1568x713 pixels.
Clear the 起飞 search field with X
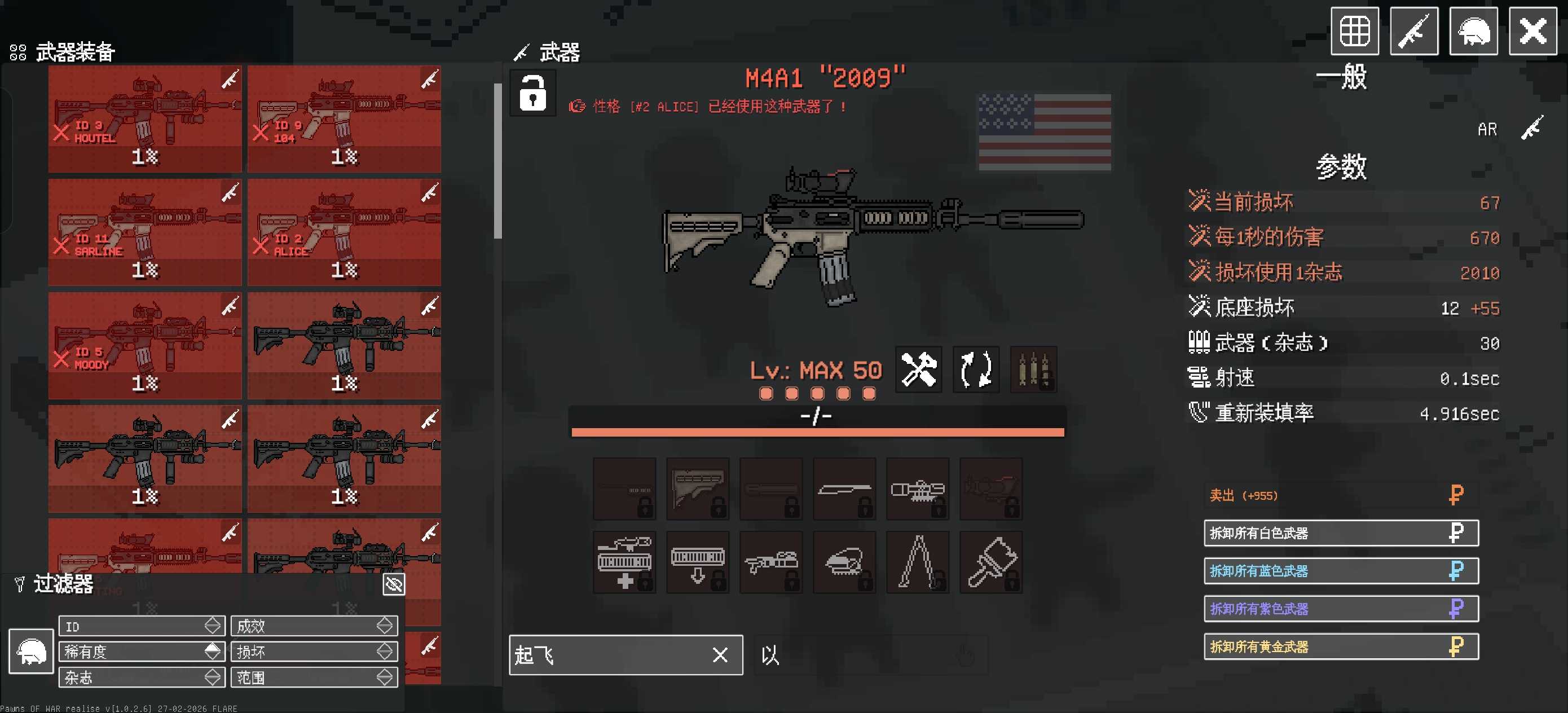pos(720,655)
